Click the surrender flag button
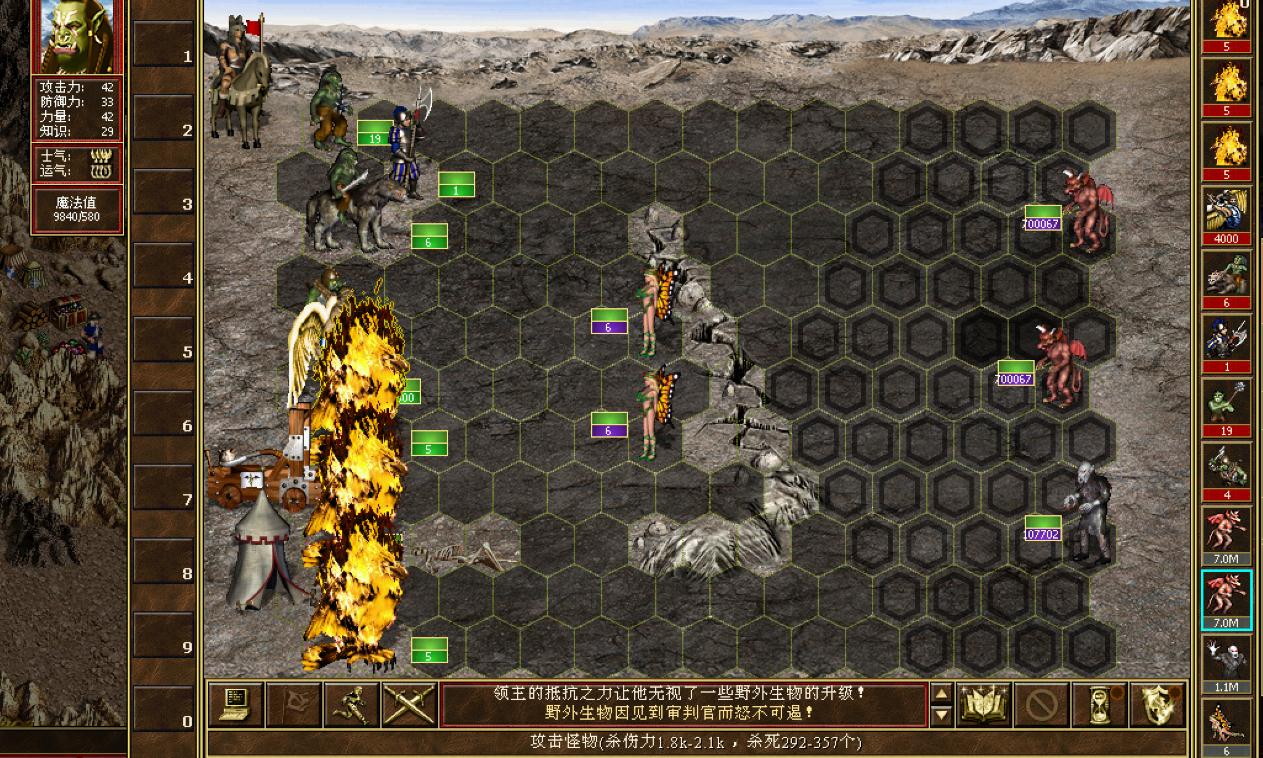 [294, 705]
